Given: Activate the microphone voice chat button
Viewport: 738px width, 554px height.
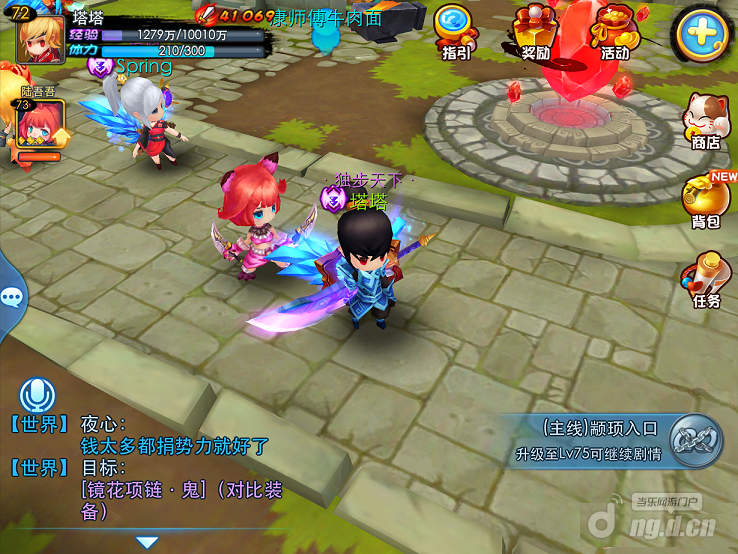Looking at the screenshot, I should (37, 394).
